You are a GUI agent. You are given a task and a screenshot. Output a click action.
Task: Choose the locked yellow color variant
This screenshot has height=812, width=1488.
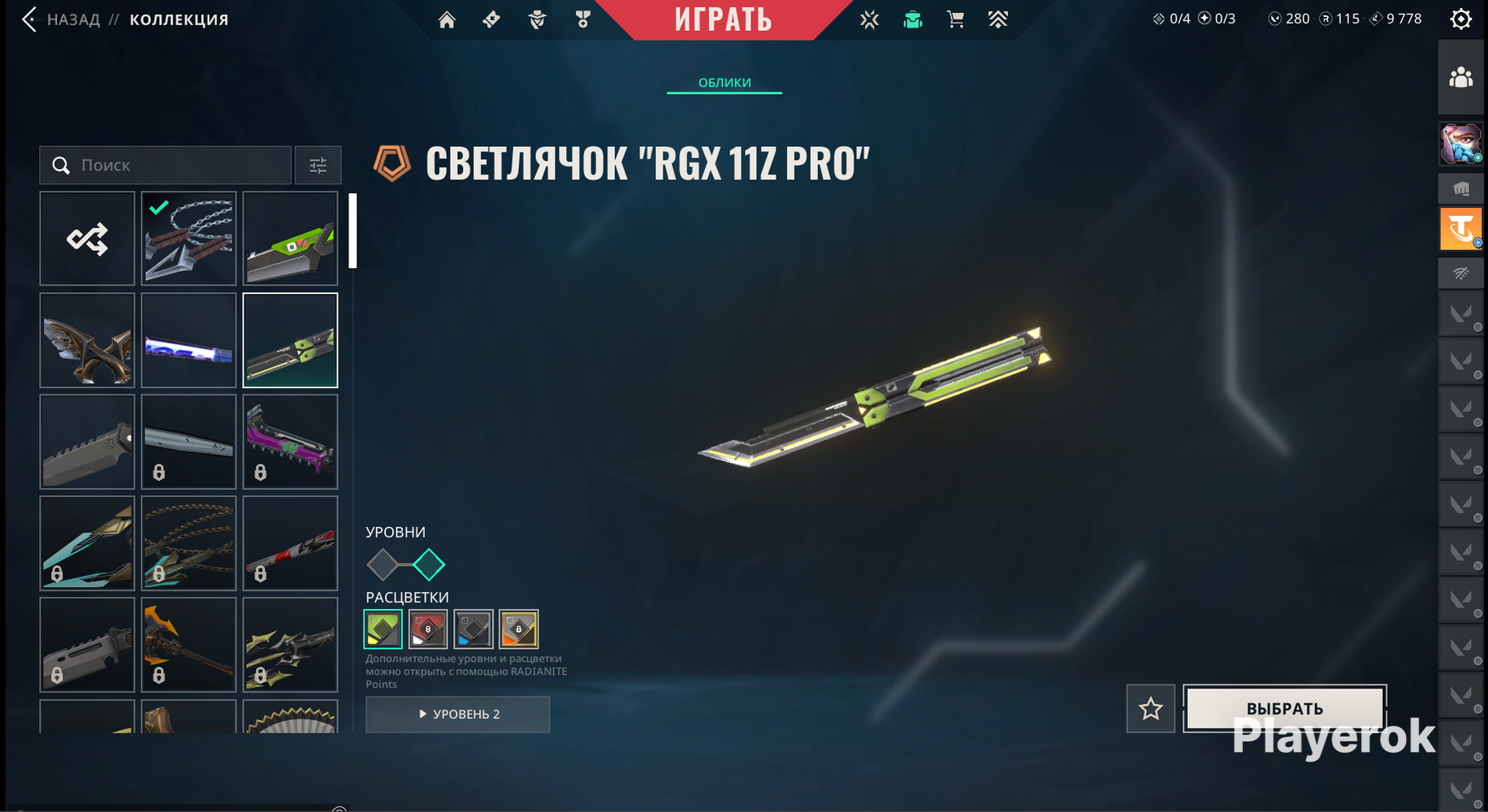[x=519, y=628]
